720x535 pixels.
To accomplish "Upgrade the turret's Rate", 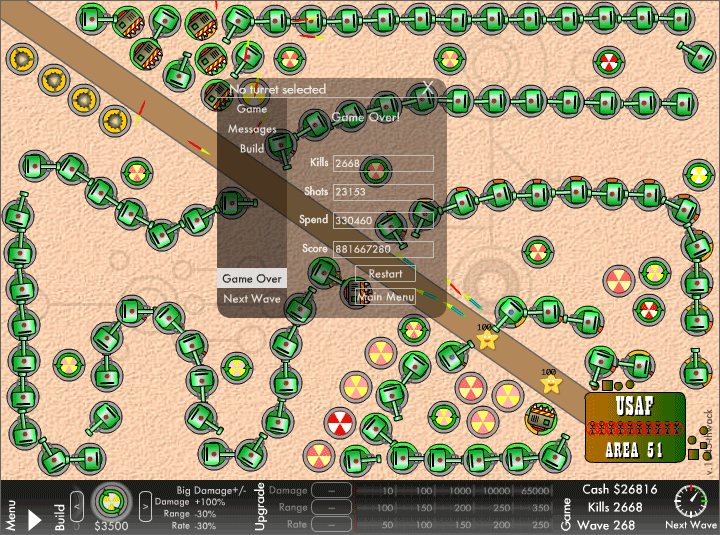I will tap(333, 524).
